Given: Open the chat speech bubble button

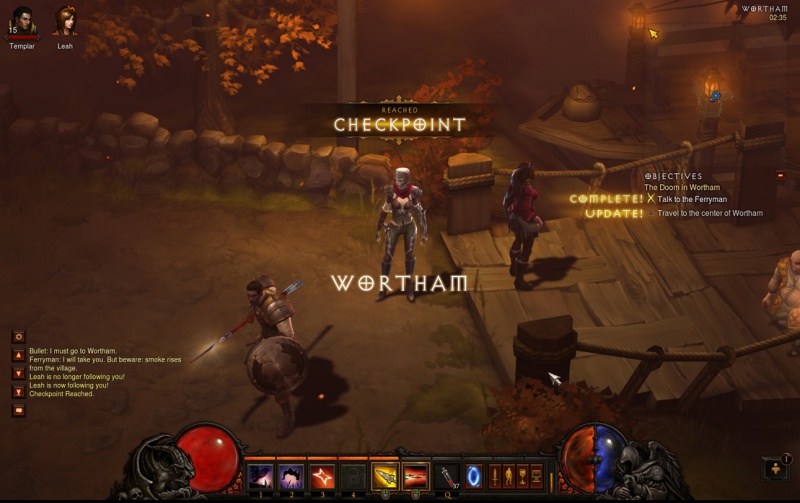Looking at the screenshot, I should [18, 410].
